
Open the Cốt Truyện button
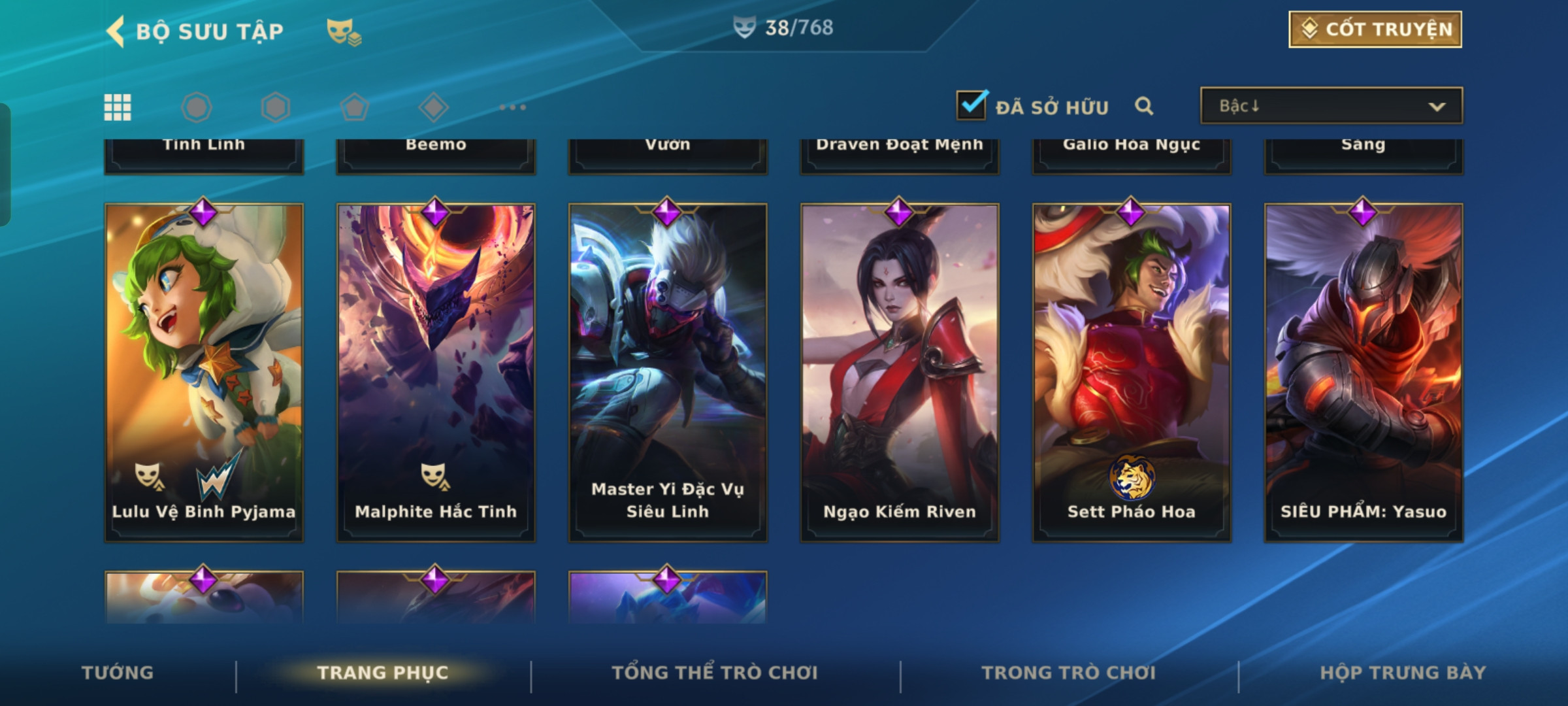(x=1375, y=29)
